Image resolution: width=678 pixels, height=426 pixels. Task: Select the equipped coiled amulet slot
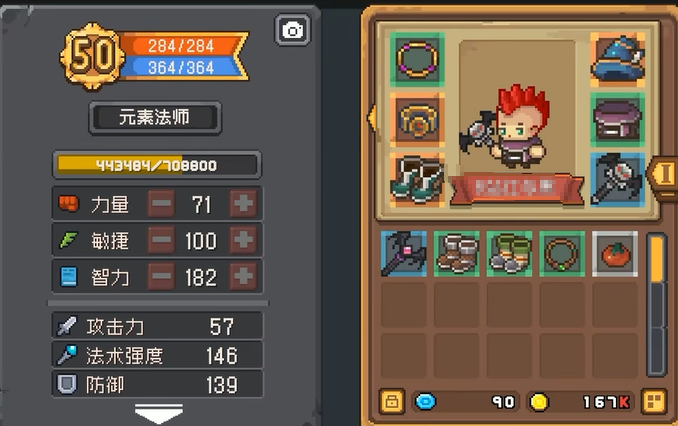point(417,119)
